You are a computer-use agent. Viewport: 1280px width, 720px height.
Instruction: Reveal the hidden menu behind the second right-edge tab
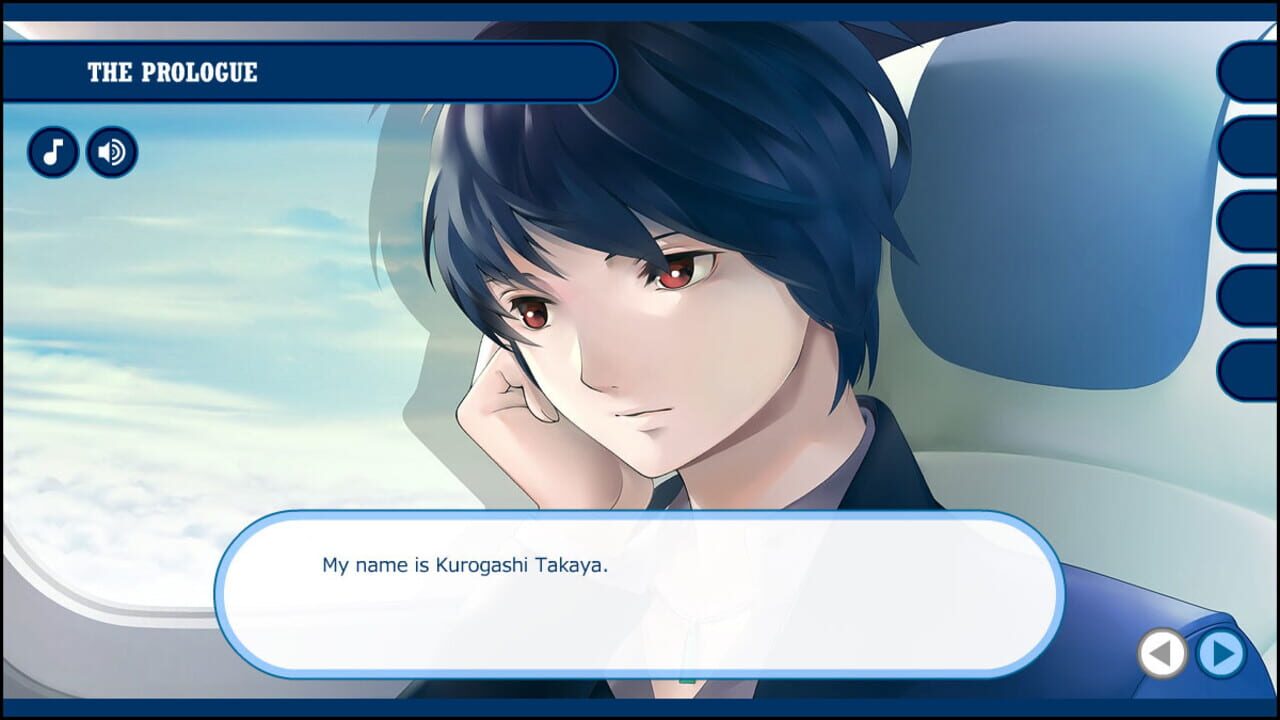(1250, 146)
